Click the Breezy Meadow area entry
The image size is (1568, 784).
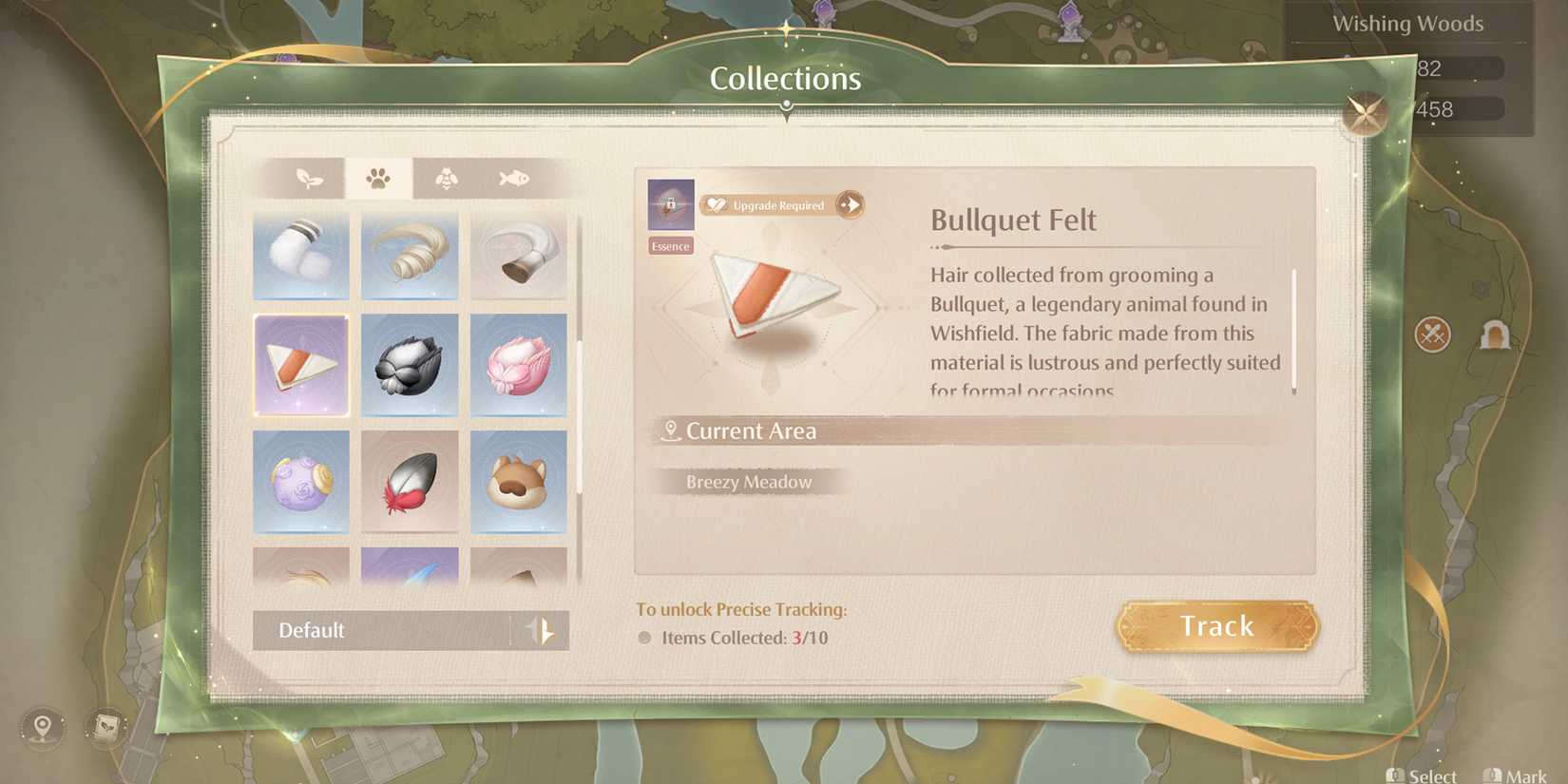tap(748, 482)
